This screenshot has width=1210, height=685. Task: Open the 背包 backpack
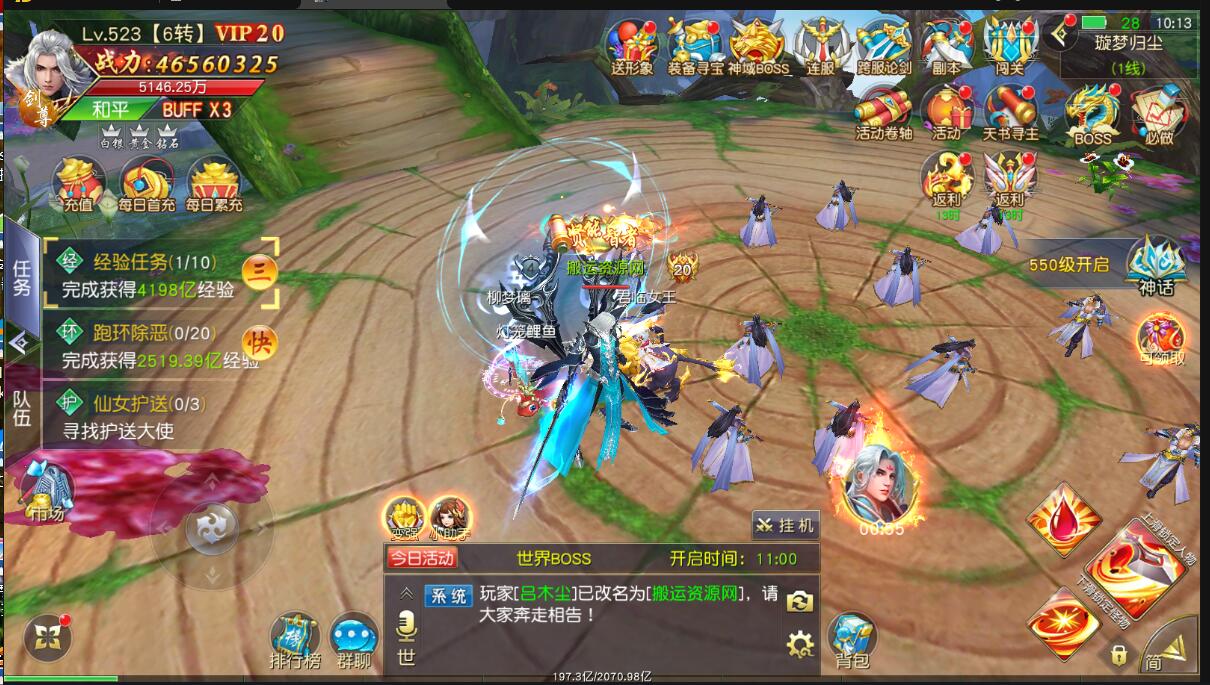852,638
